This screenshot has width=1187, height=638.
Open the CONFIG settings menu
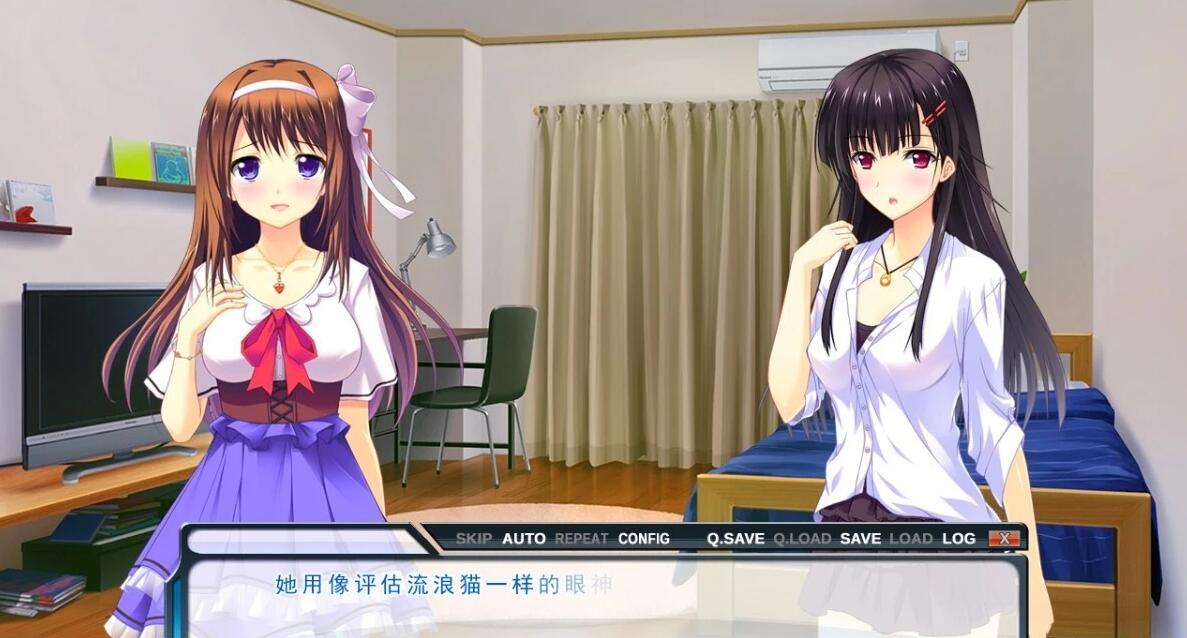[644, 538]
